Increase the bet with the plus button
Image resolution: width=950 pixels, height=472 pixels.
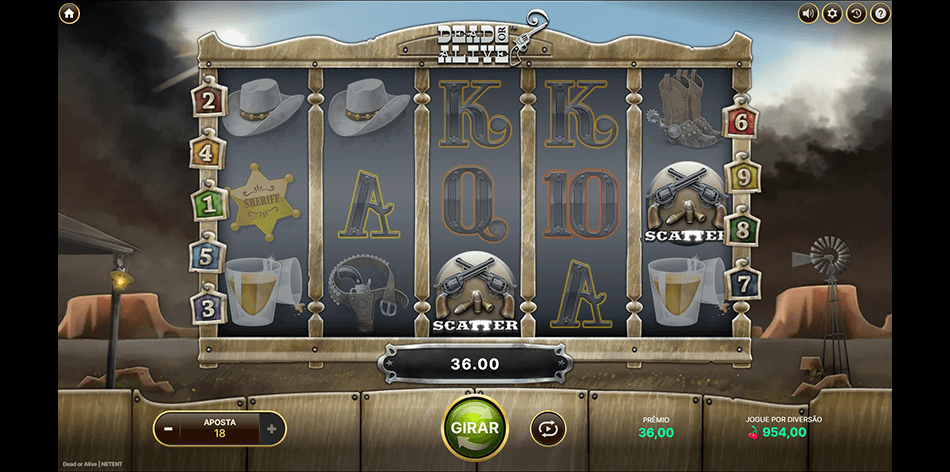[x=271, y=429]
